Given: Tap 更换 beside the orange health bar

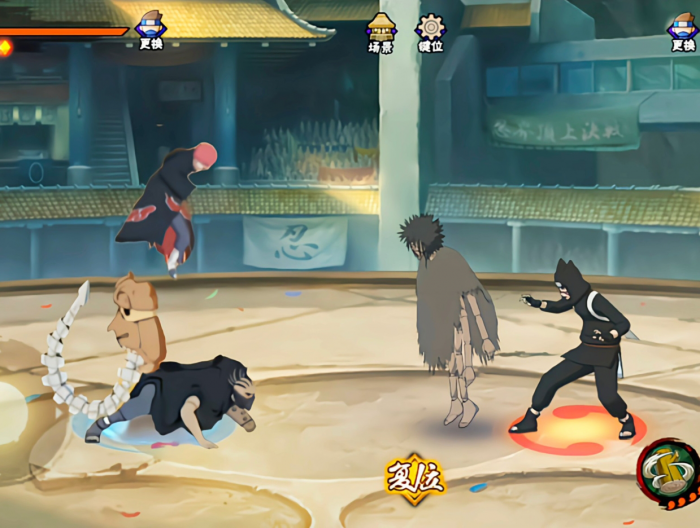Looking at the screenshot, I should pyautogui.click(x=150, y=30).
